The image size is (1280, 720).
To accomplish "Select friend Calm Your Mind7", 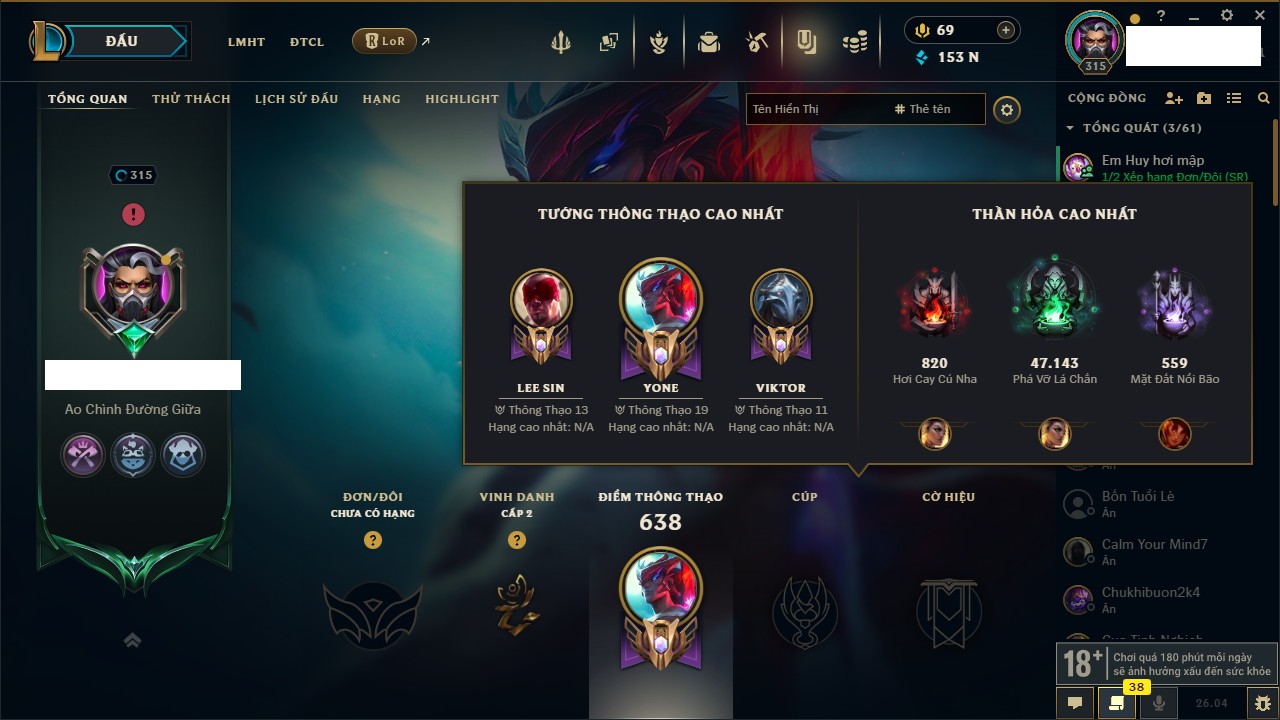I will [x=1154, y=545].
